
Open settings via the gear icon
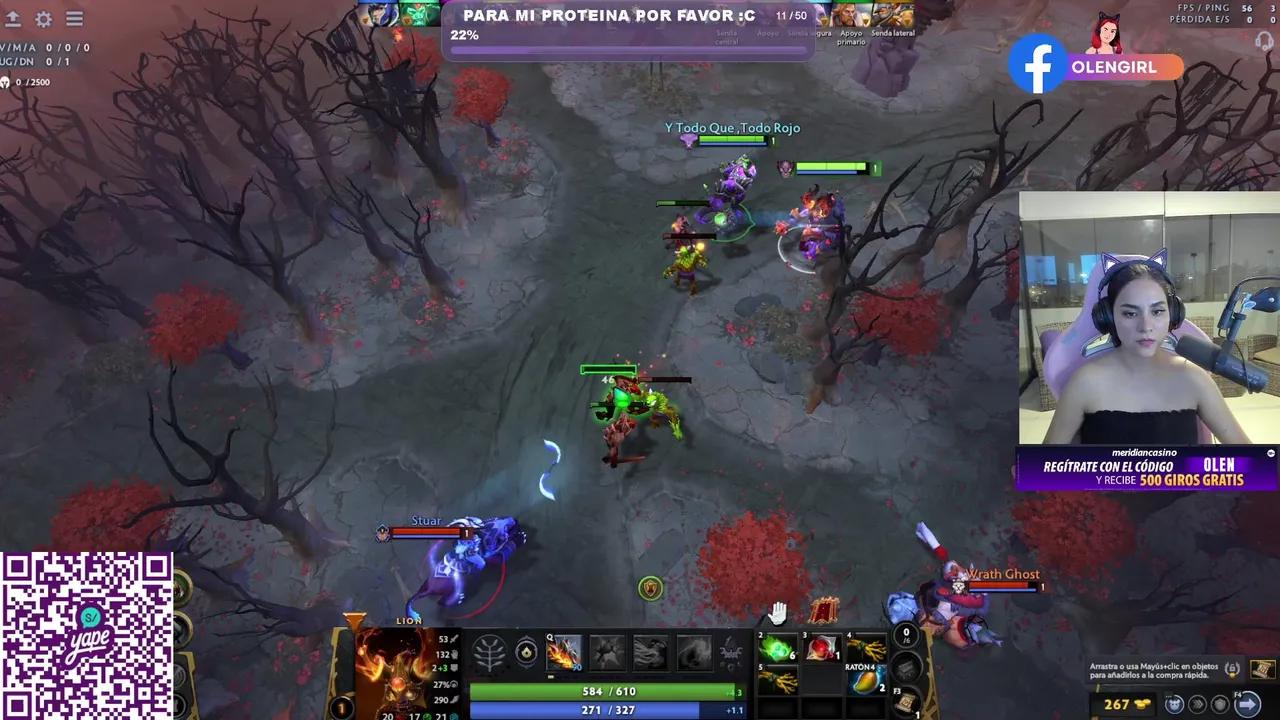tap(42, 18)
